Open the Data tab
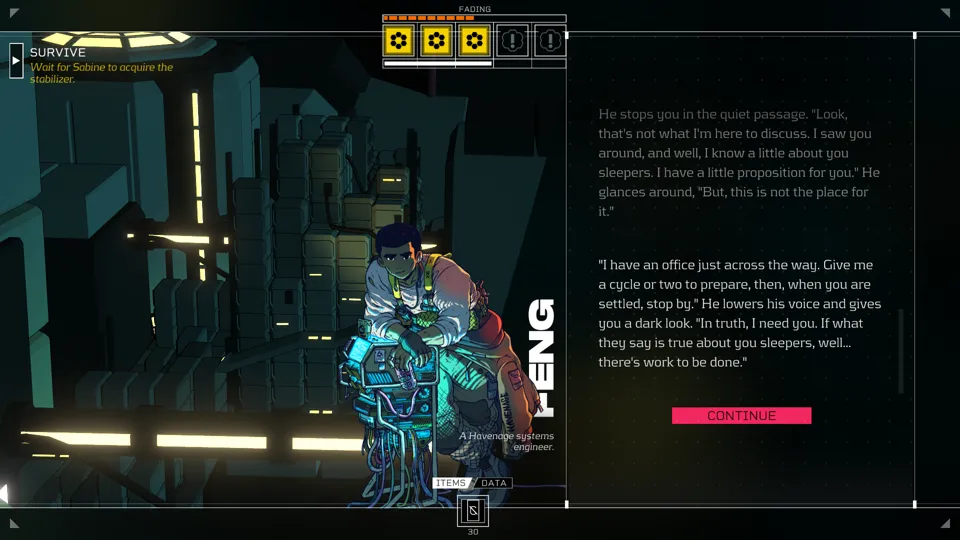Viewport: 960px width, 540px height. click(x=494, y=483)
